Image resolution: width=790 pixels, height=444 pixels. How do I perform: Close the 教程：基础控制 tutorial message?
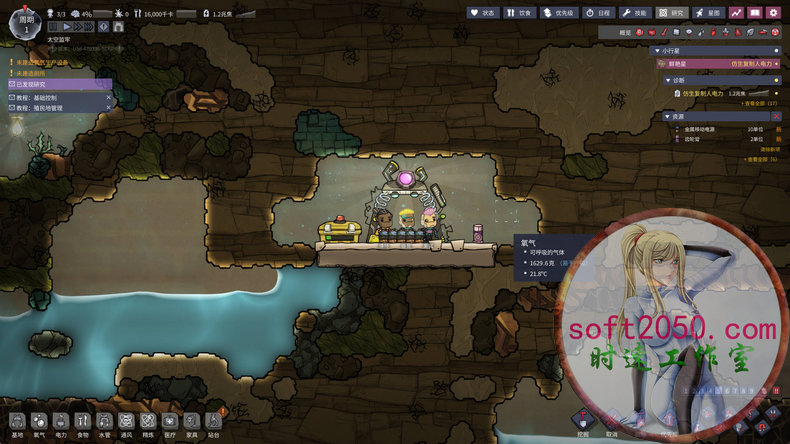tap(108, 97)
